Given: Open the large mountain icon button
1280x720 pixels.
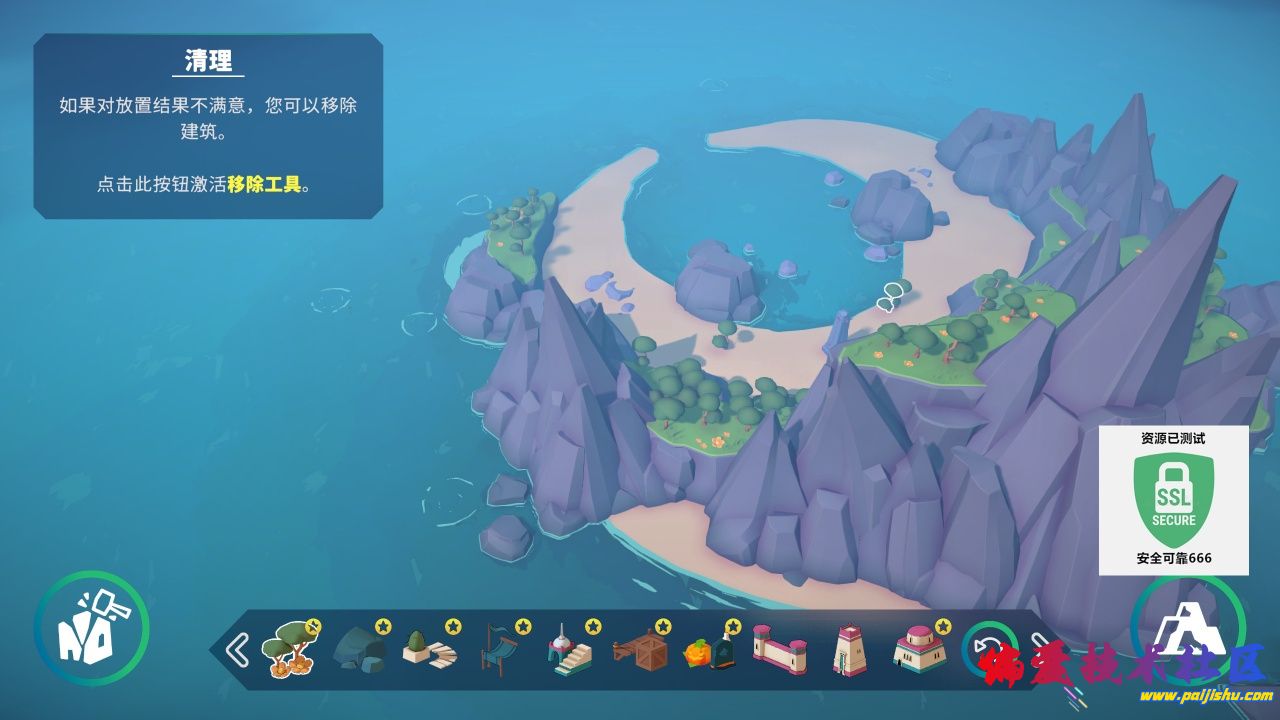Looking at the screenshot, I should tap(1188, 630).
